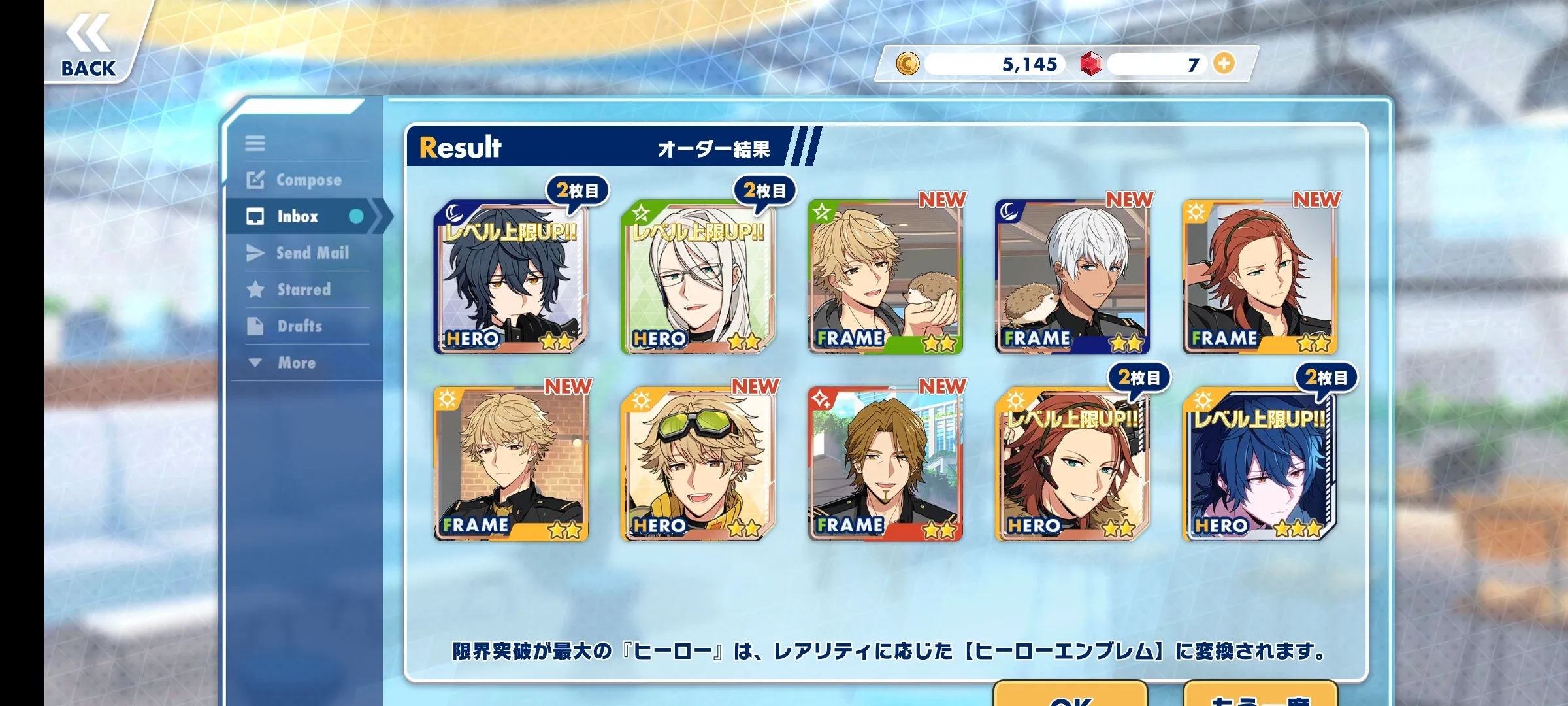Open the blond FRAME card by brick wall
Screen dimensions: 1568x706
pyautogui.click(x=510, y=465)
